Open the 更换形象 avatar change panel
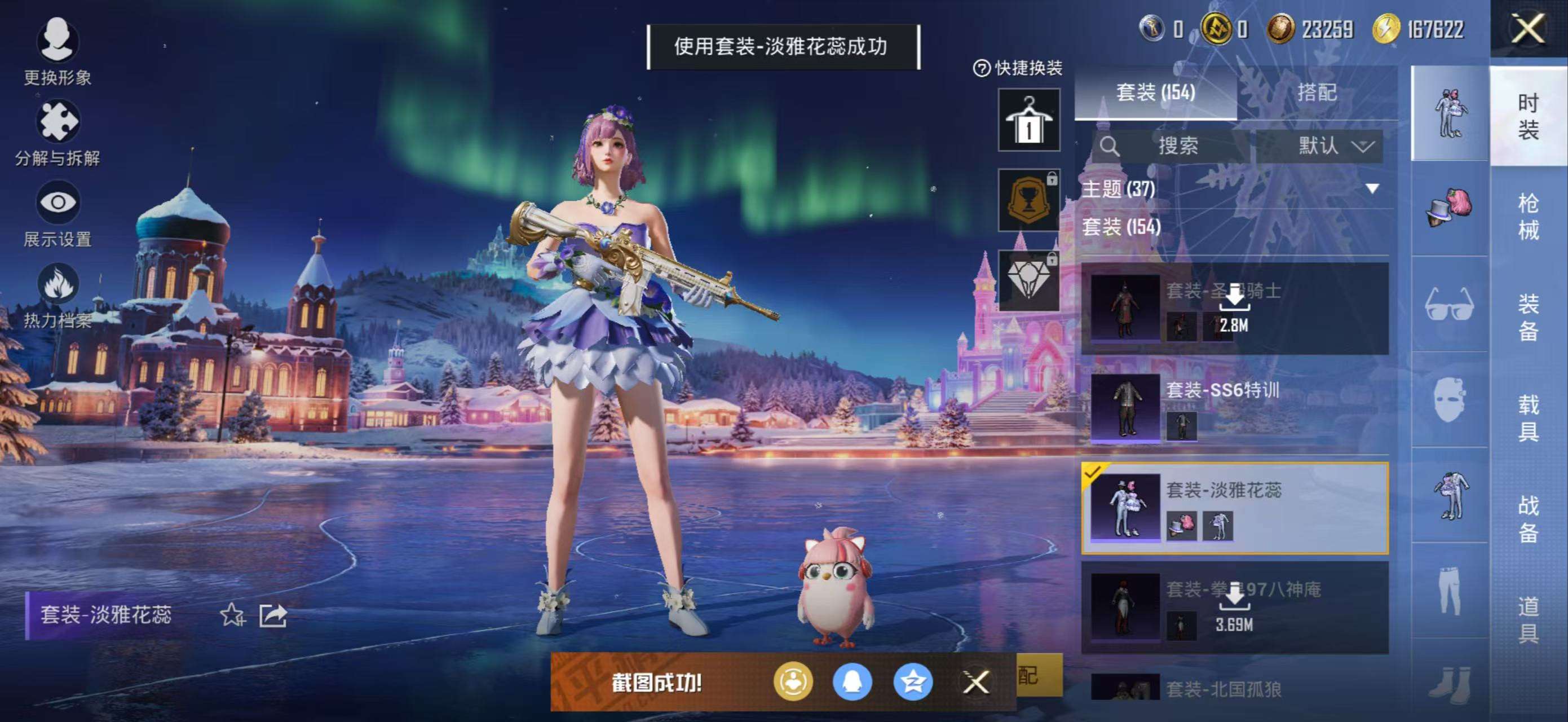Viewport: 1568px width, 722px height. click(x=58, y=52)
